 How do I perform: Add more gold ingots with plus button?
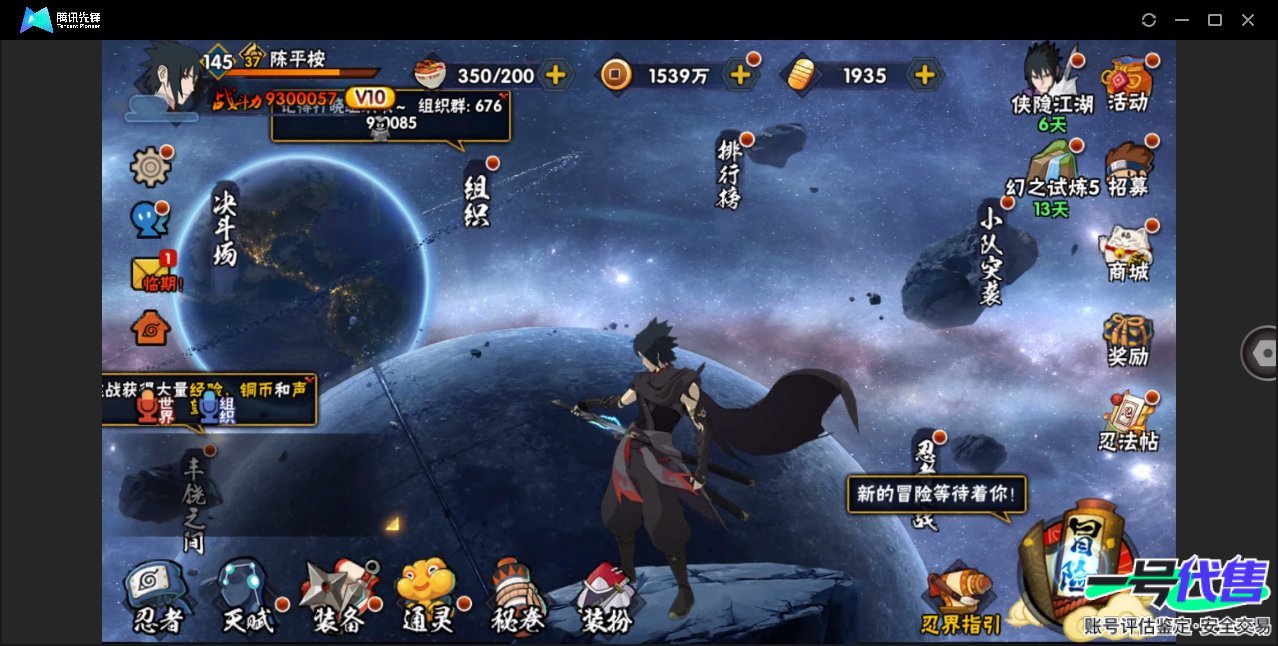coord(925,75)
